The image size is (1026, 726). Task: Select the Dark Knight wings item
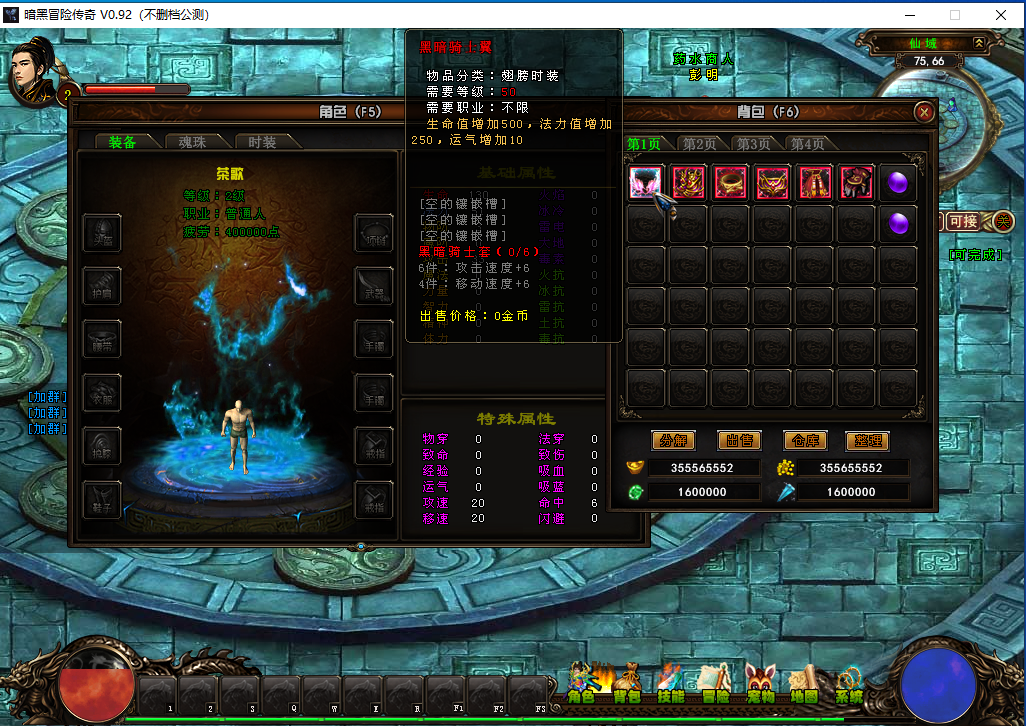pyautogui.click(x=646, y=183)
